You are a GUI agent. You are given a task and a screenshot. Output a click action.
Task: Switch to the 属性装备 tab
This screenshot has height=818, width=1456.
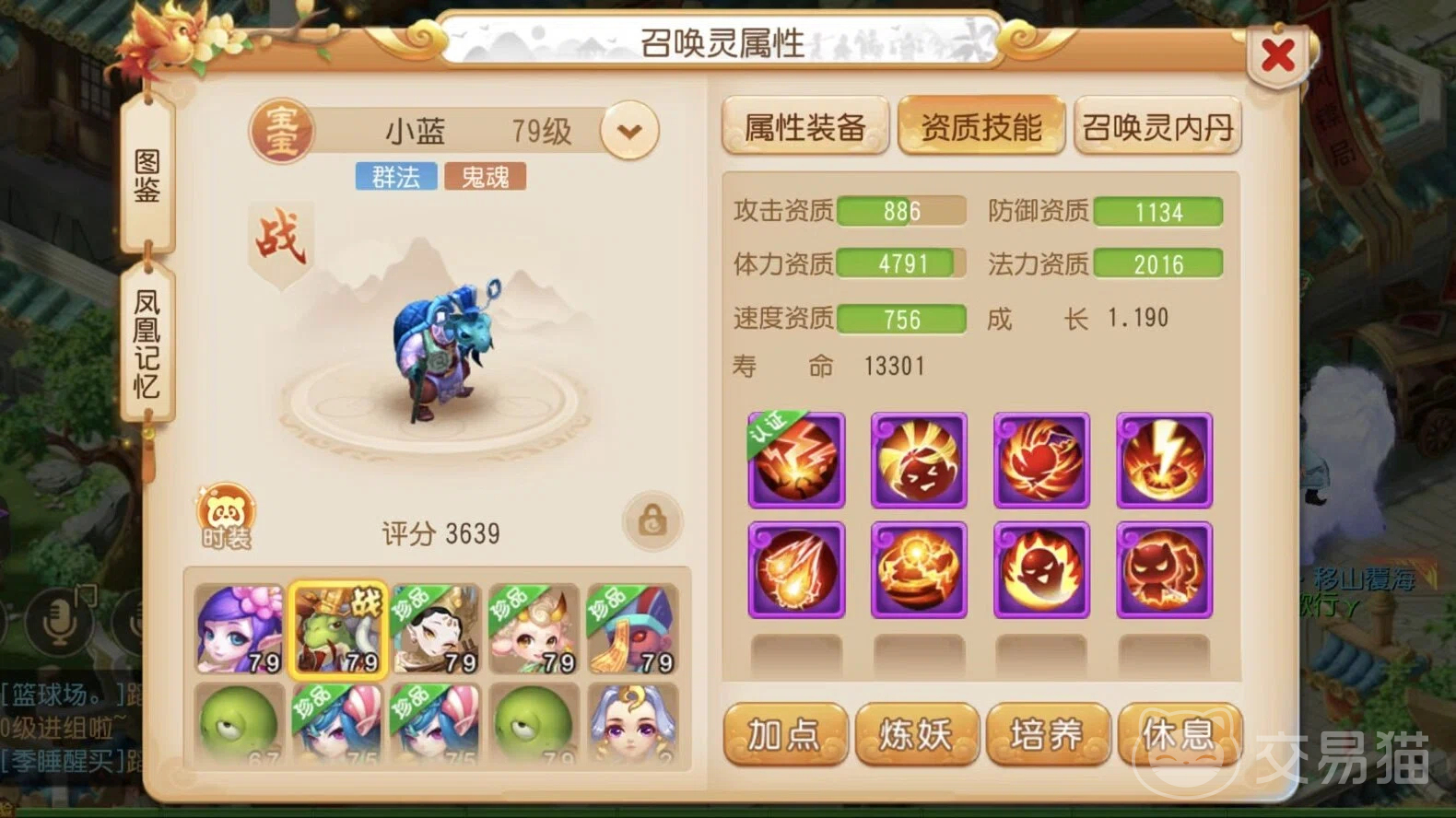[804, 125]
